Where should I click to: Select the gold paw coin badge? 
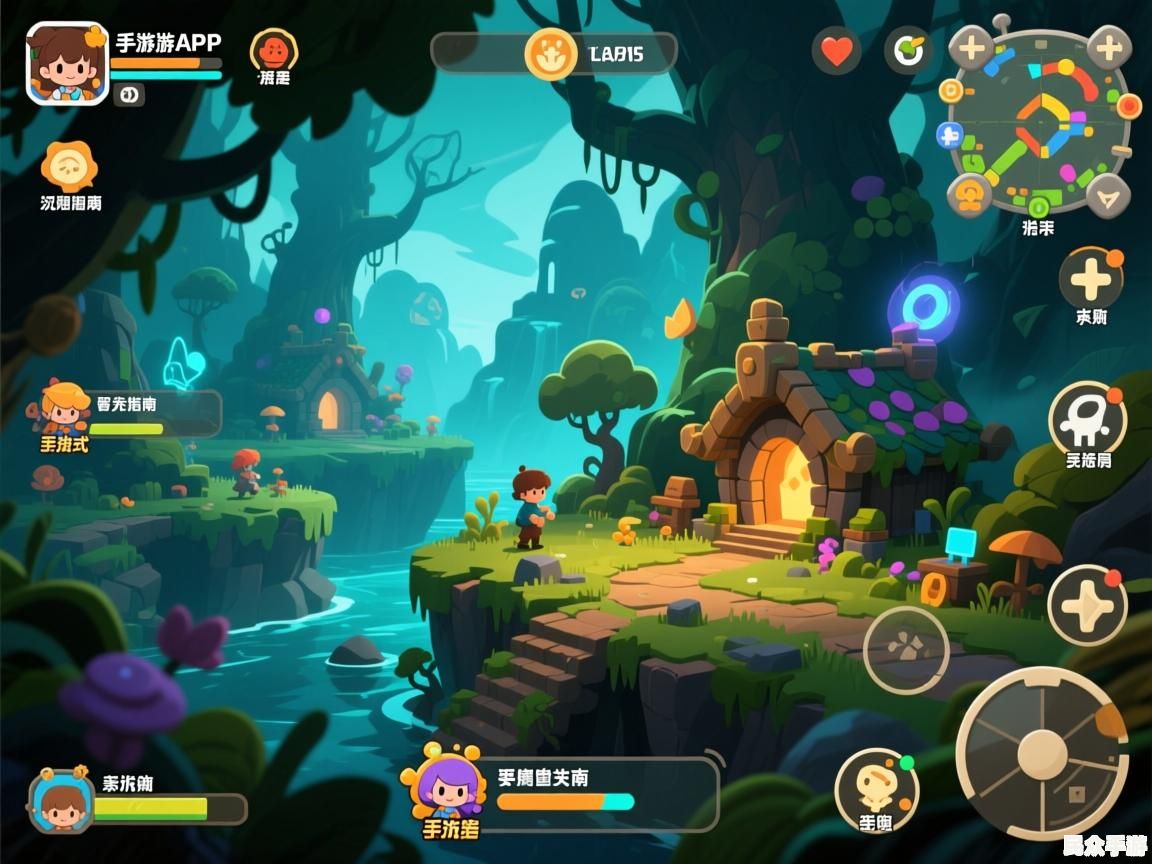click(551, 53)
